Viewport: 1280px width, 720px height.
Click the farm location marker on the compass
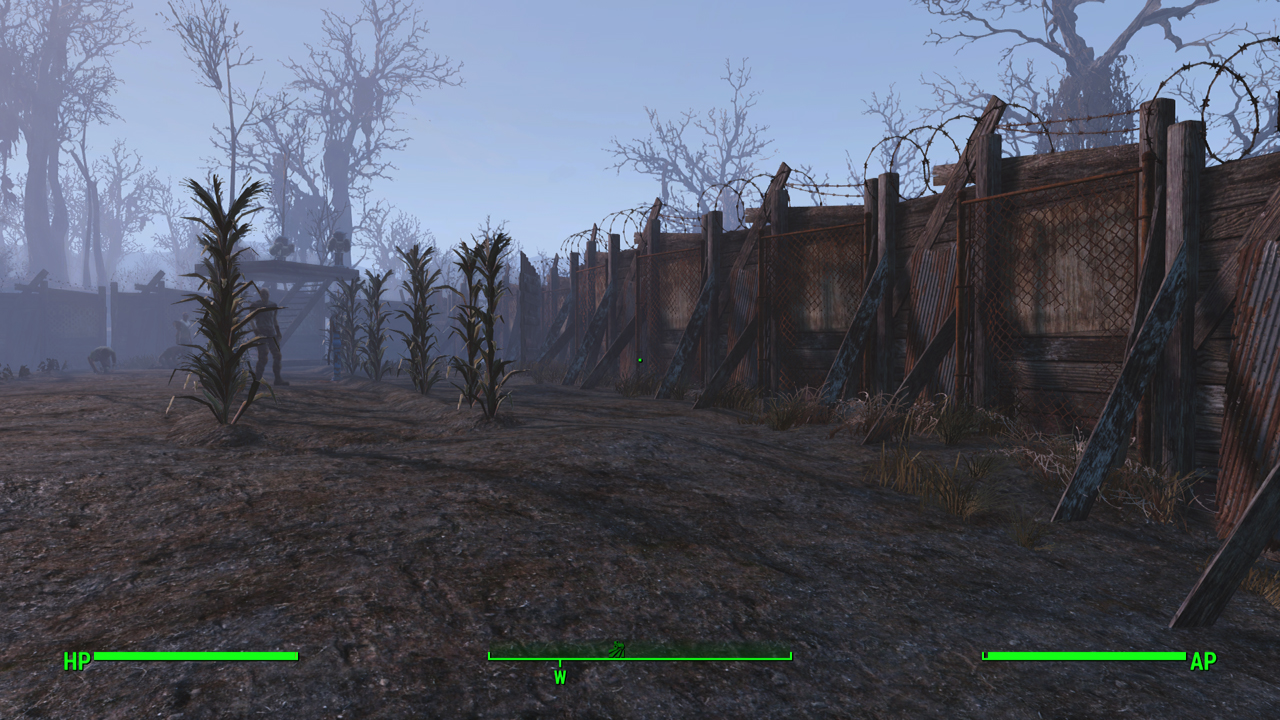pyautogui.click(x=617, y=648)
